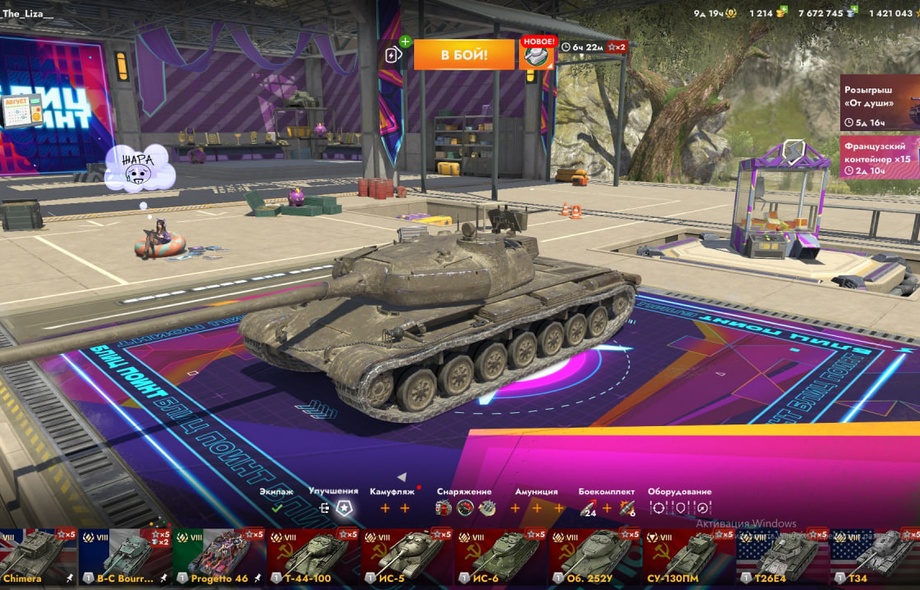Select the ИС-5 tank
The height and width of the screenshot is (590, 920).
point(405,557)
